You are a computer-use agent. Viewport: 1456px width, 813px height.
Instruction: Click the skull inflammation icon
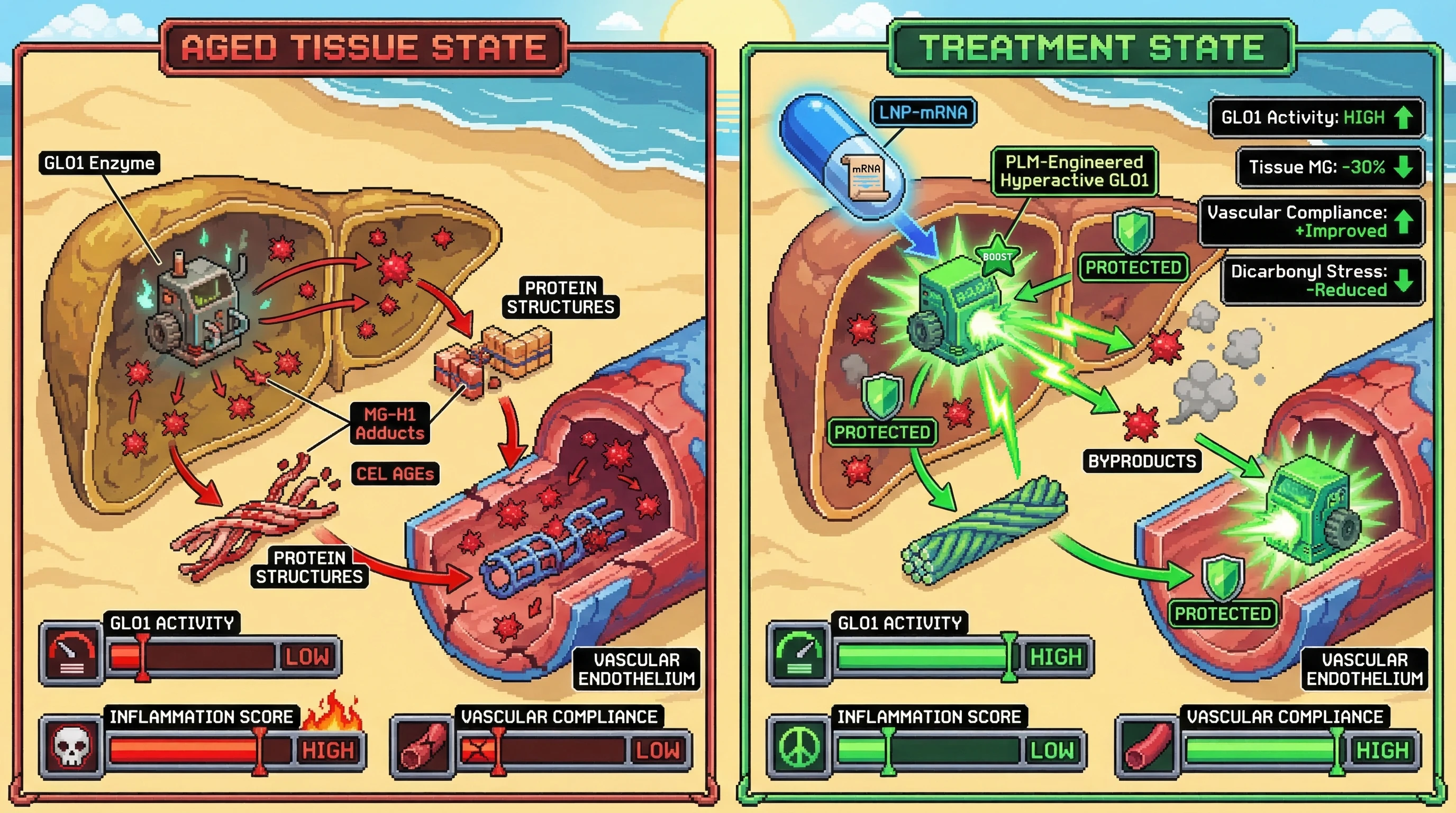tap(71, 747)
